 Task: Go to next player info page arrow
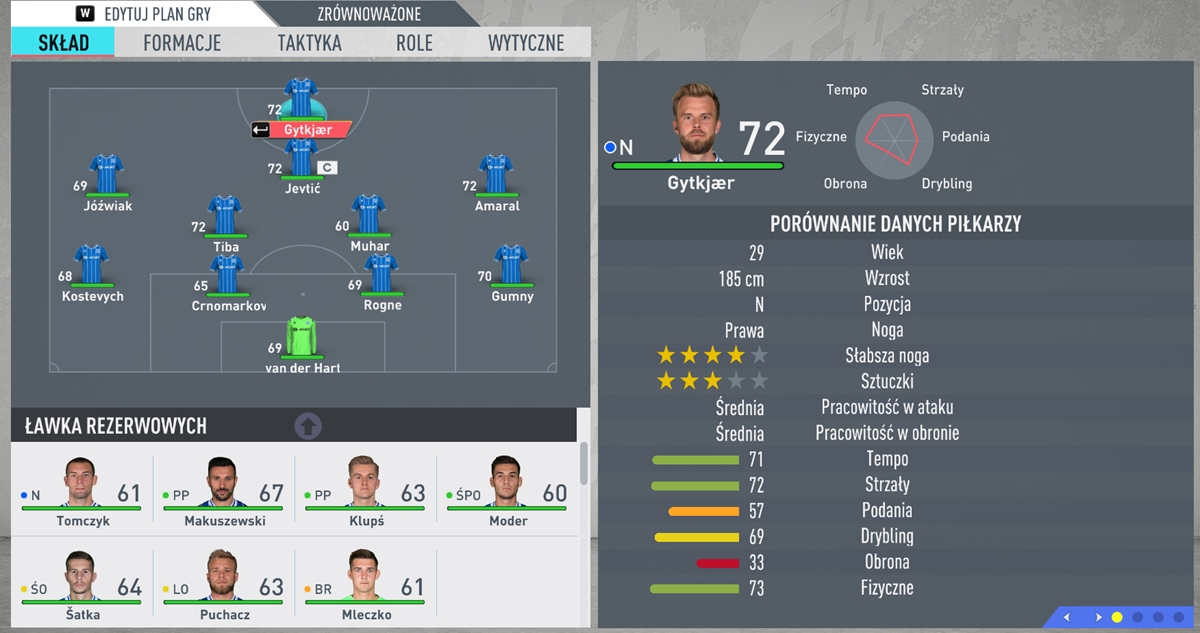tap(1099, 617)
